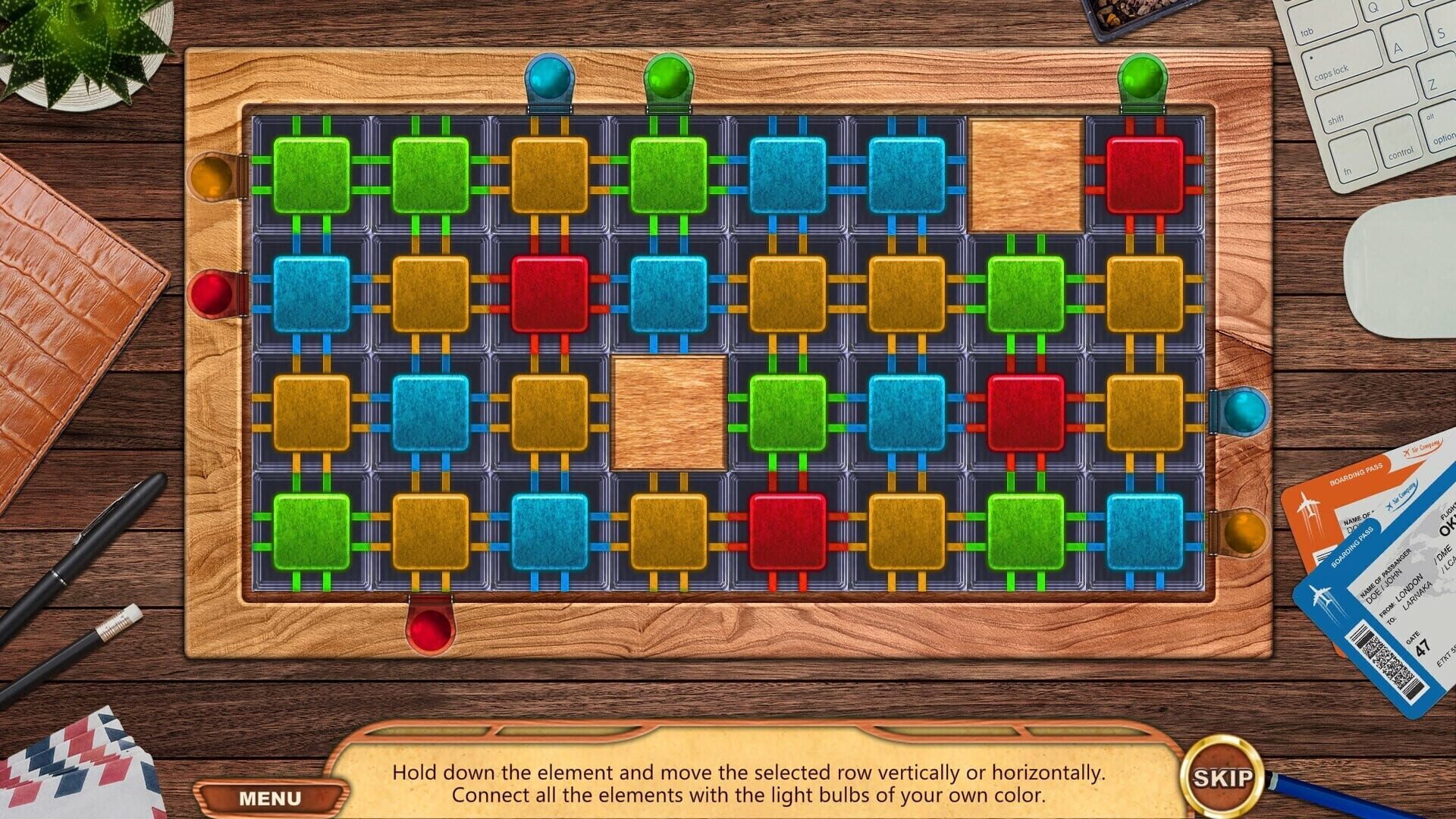Click the empty wooden slot mid-board
Screen dimensions: 1456x819
click(670, 413)
